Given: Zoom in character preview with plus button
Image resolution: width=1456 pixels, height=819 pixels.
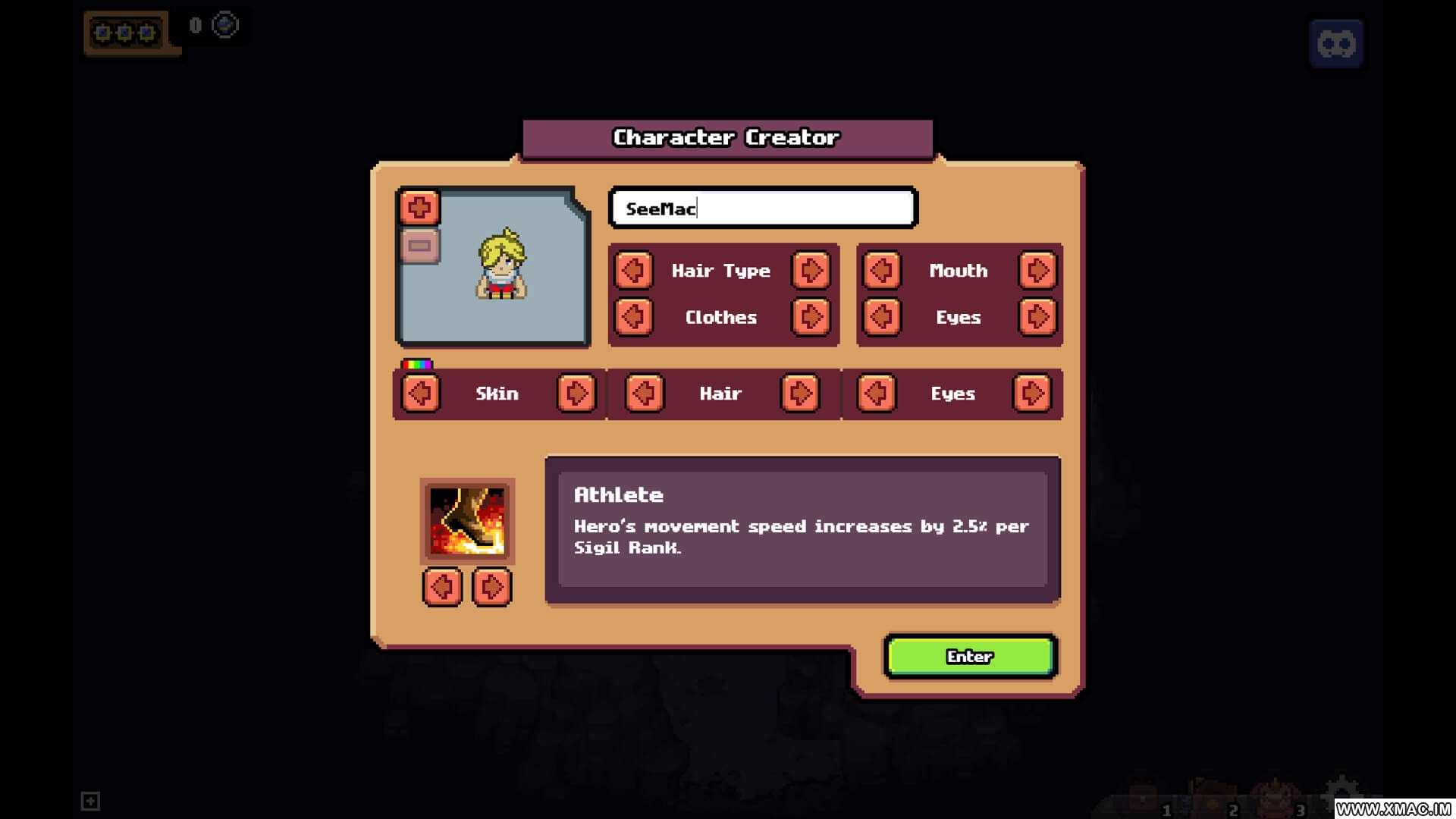Looking at the screenshot, I should pyautogui.click(x=419, y=207).
